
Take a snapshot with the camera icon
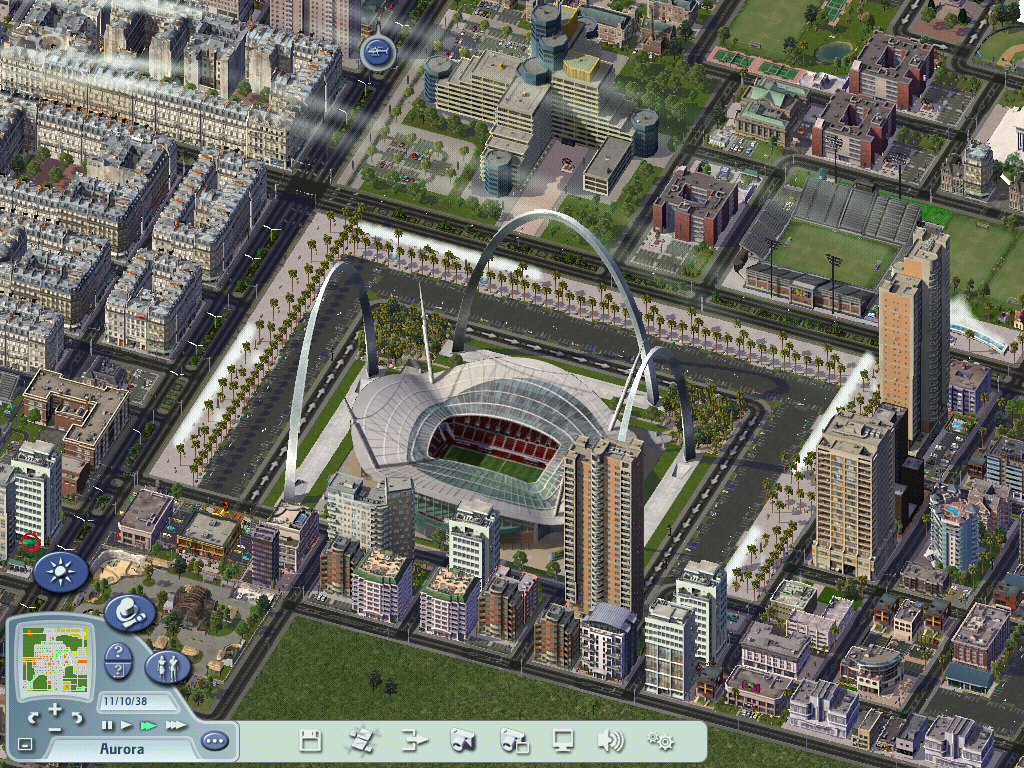(462, 741)
